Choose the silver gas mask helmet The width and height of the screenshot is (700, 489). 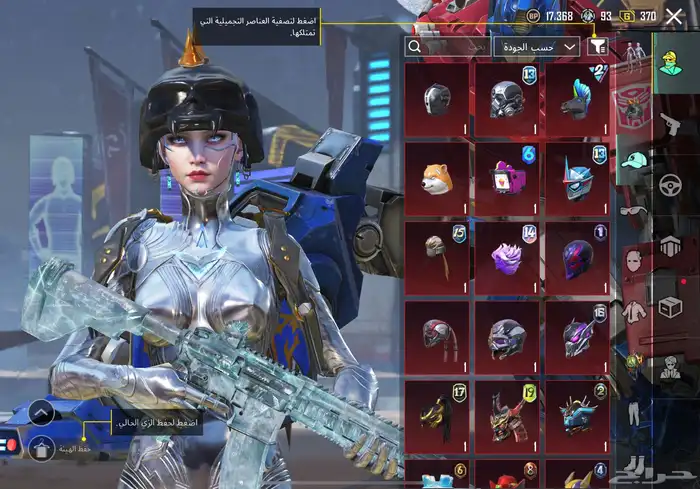pyautogui.click(x=507, y=100)
